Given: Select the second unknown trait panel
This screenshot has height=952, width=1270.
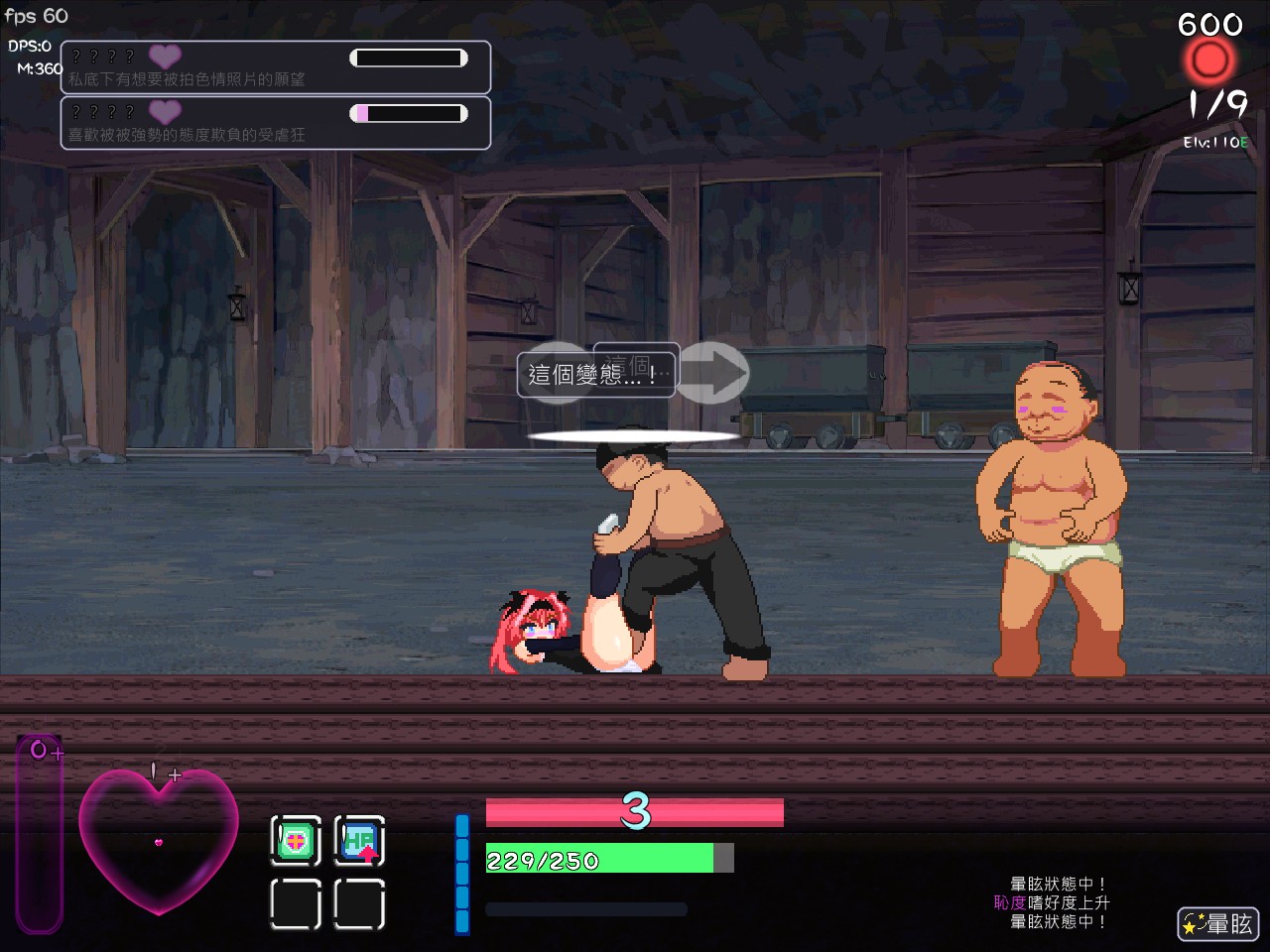Looking at the screenshot, I should point(276,123).
